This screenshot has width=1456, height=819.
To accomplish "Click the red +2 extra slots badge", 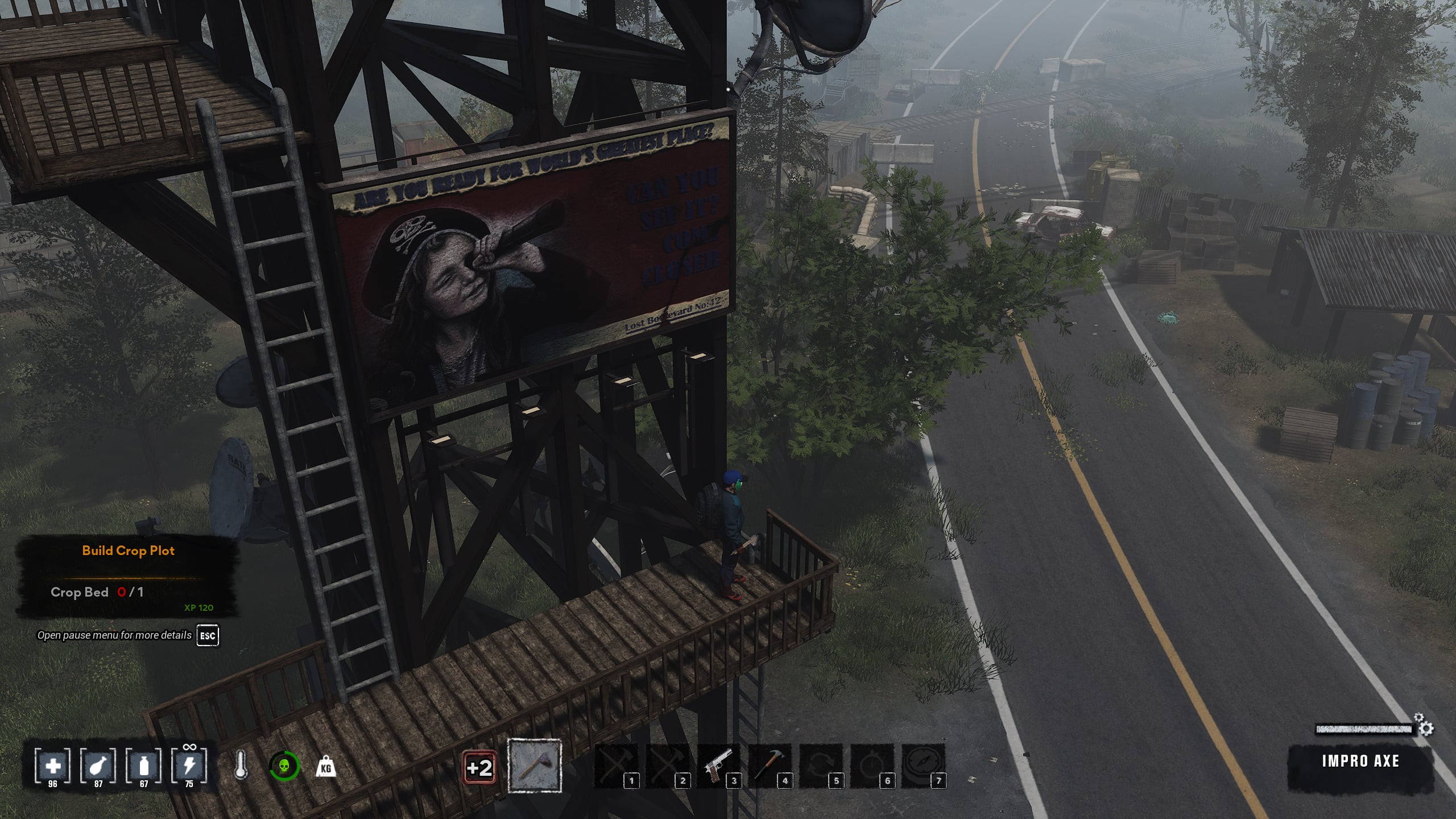I will coord(479,768).
